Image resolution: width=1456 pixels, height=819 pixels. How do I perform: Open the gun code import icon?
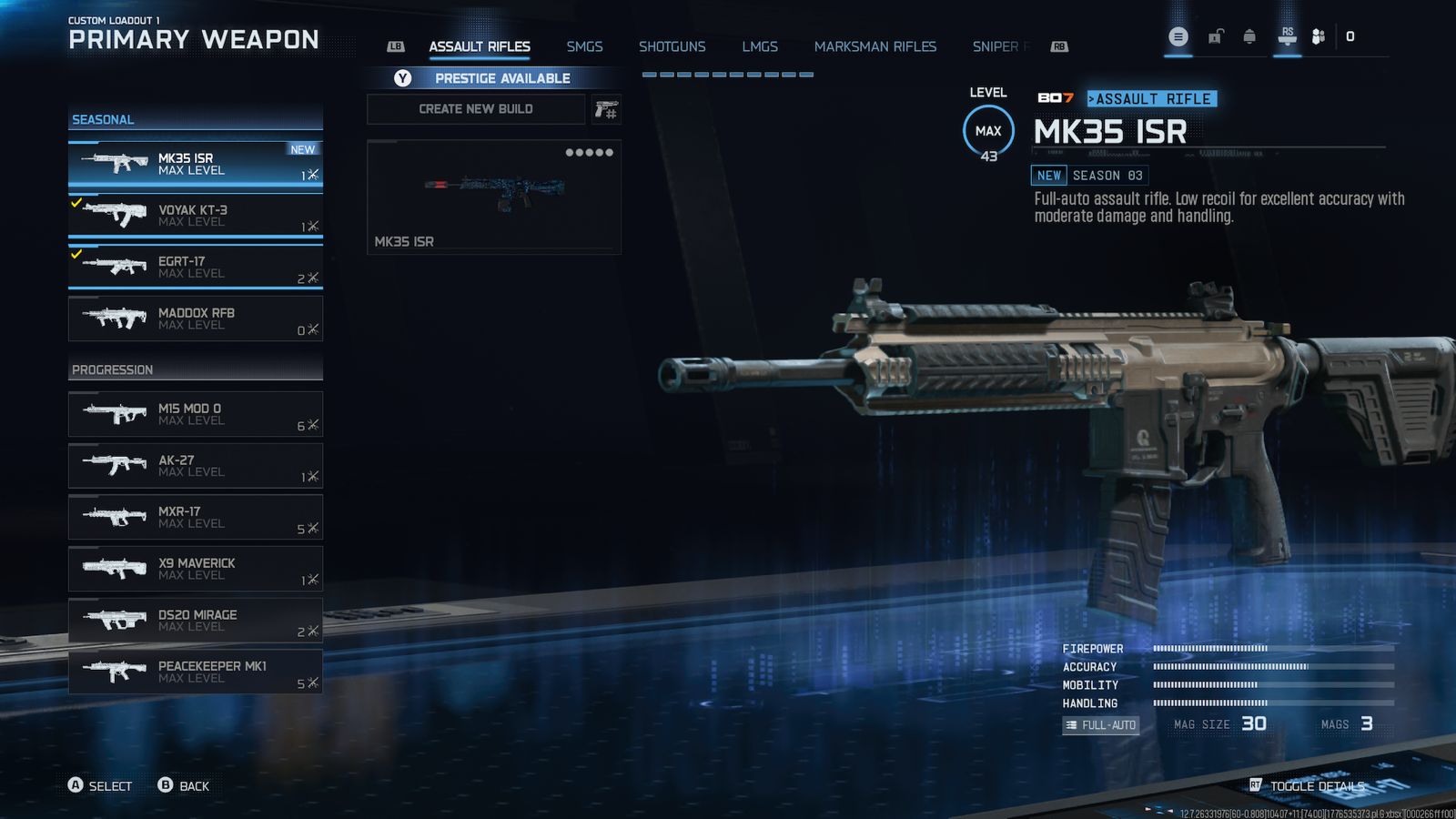(x=606, y=110)
